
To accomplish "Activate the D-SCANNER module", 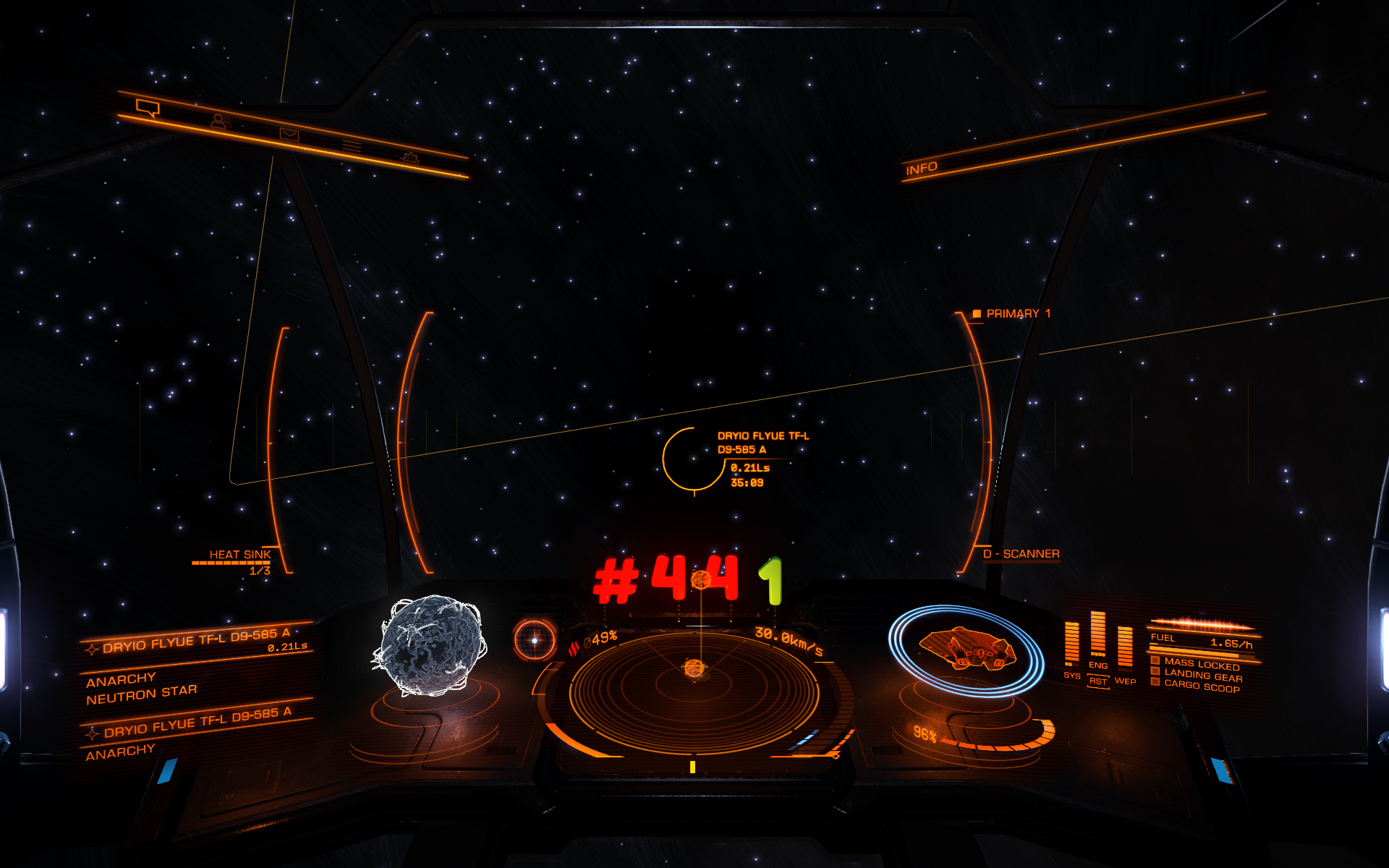I will click(x=1020, y=554).
